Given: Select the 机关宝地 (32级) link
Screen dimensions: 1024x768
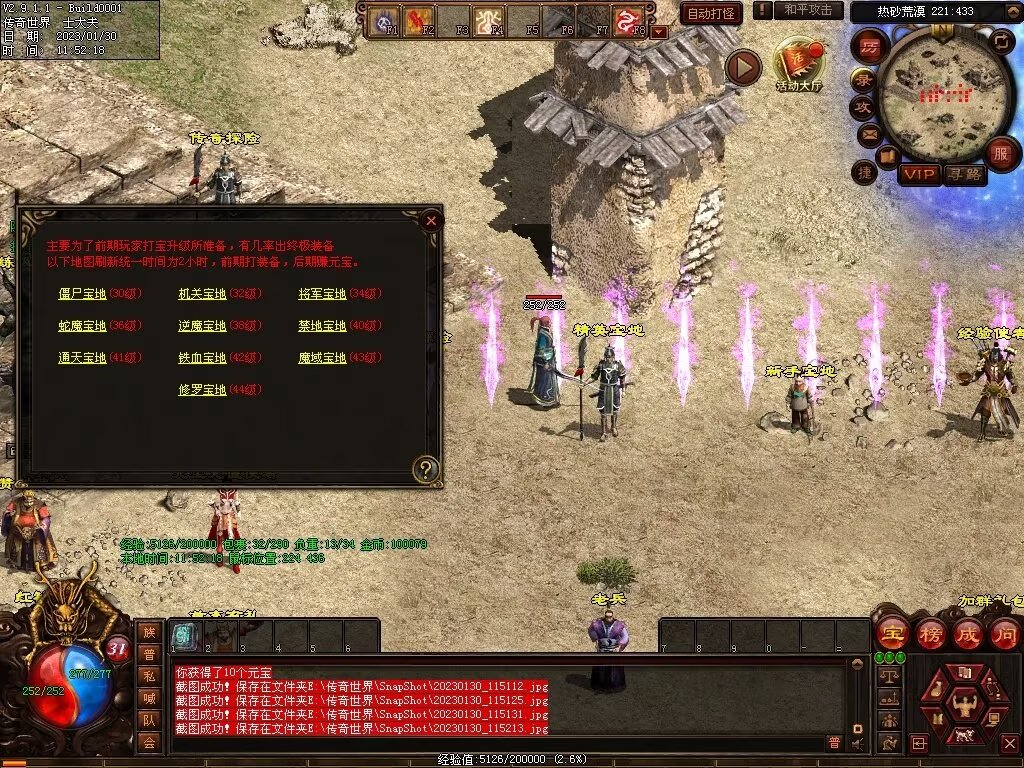Looking at the screenshot, I should (x=202, y=294).
